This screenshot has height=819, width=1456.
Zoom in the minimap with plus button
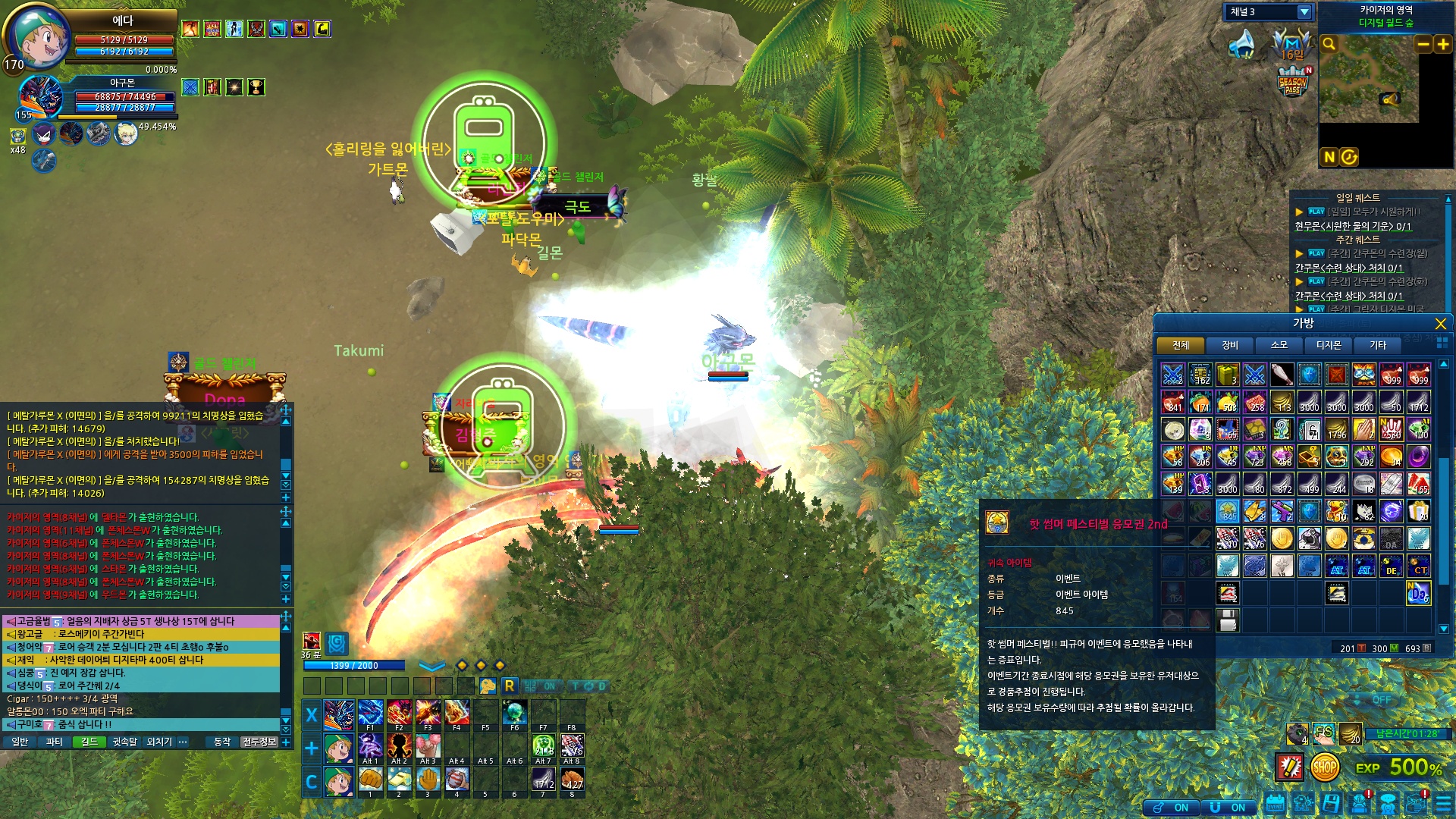(1443, 44)
